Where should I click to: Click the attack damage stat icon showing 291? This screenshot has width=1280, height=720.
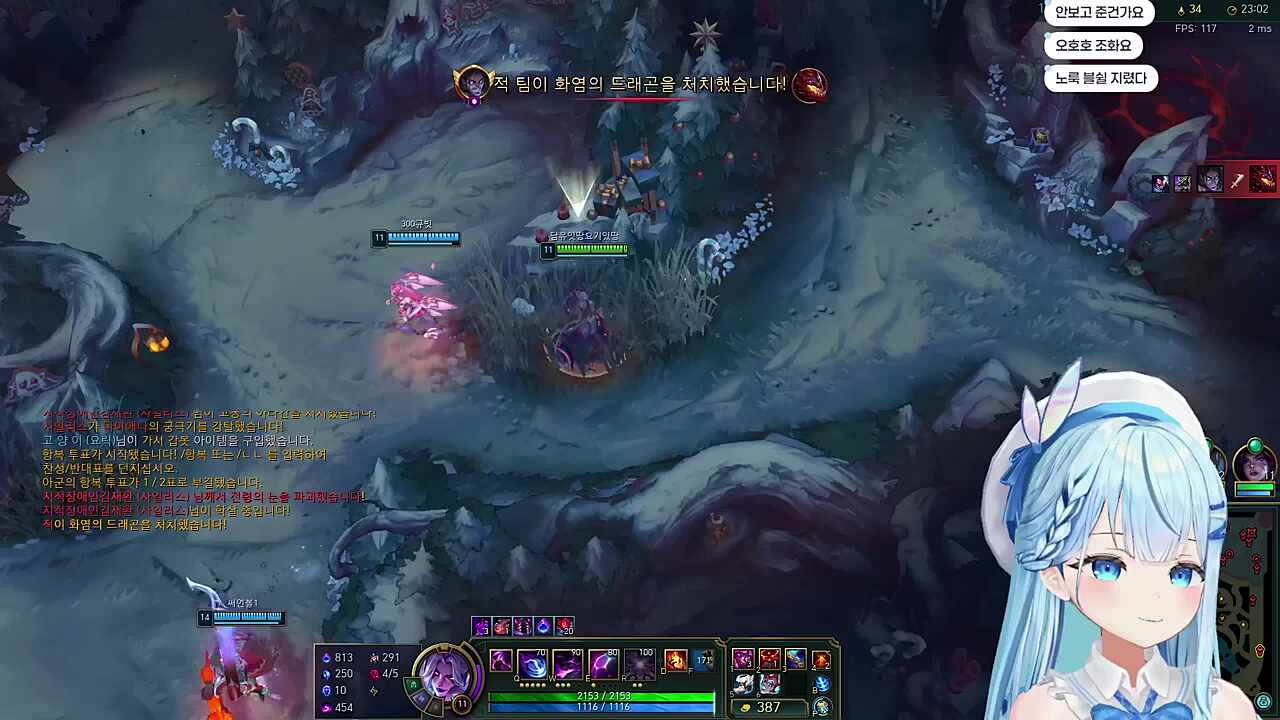coord(375,656)
